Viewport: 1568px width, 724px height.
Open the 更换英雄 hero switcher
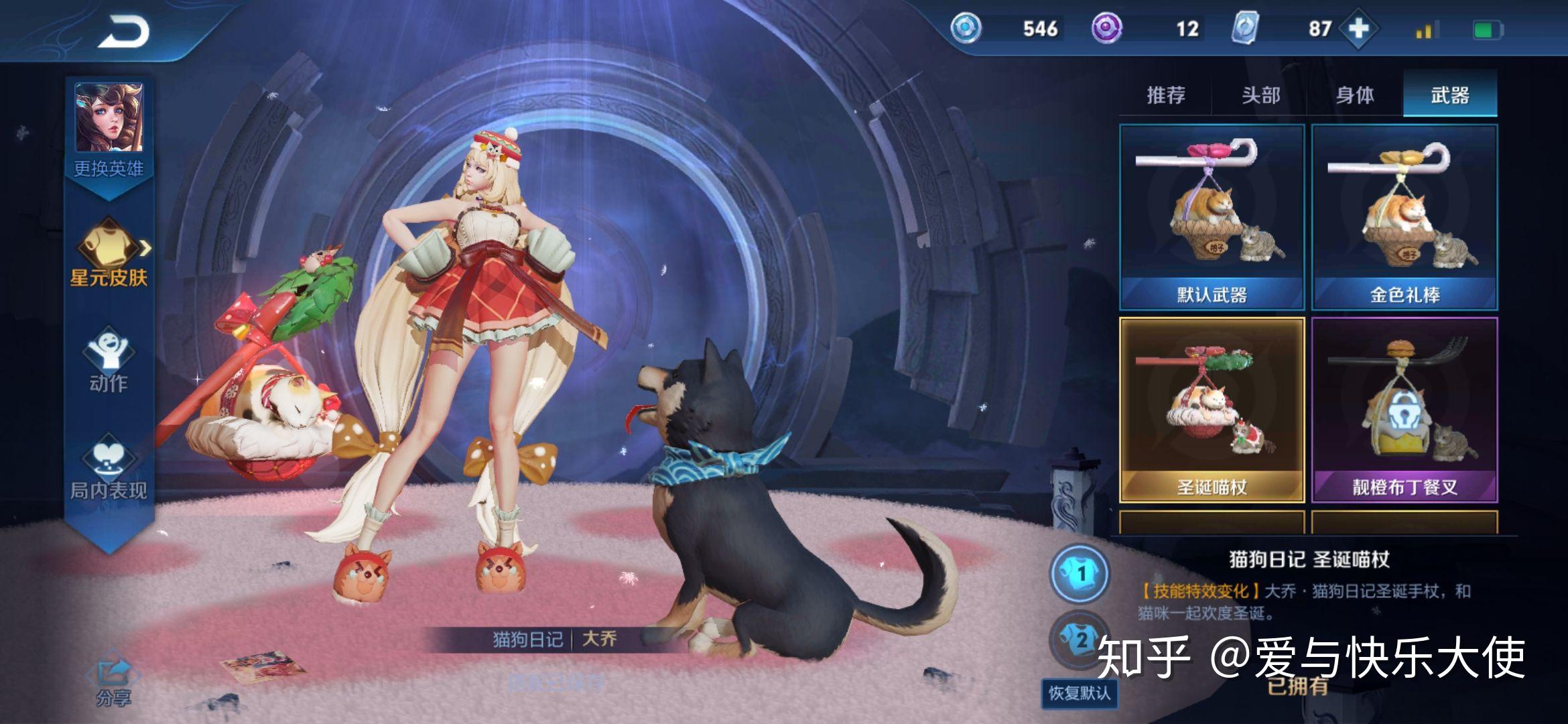click(109, 129)
